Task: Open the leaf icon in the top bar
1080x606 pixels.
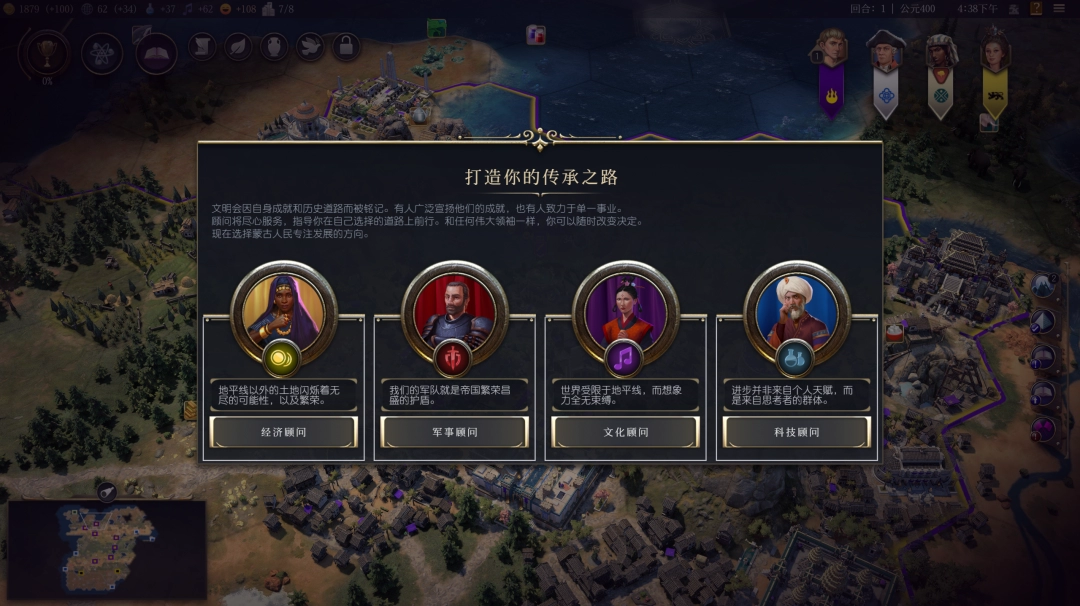Action: point(238,46)
